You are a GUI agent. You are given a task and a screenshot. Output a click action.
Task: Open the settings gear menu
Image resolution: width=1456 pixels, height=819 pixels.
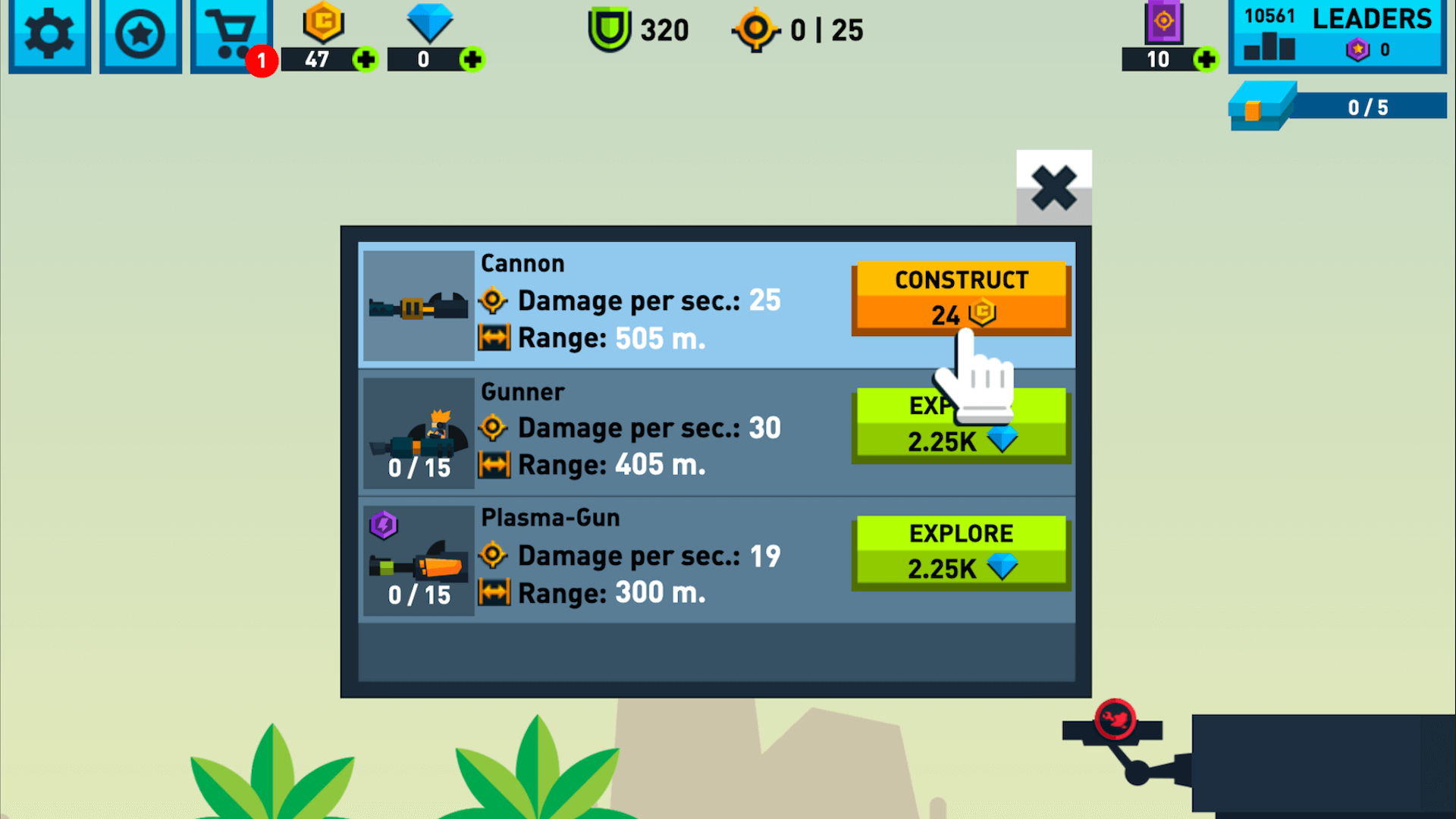tap(49, 34)
